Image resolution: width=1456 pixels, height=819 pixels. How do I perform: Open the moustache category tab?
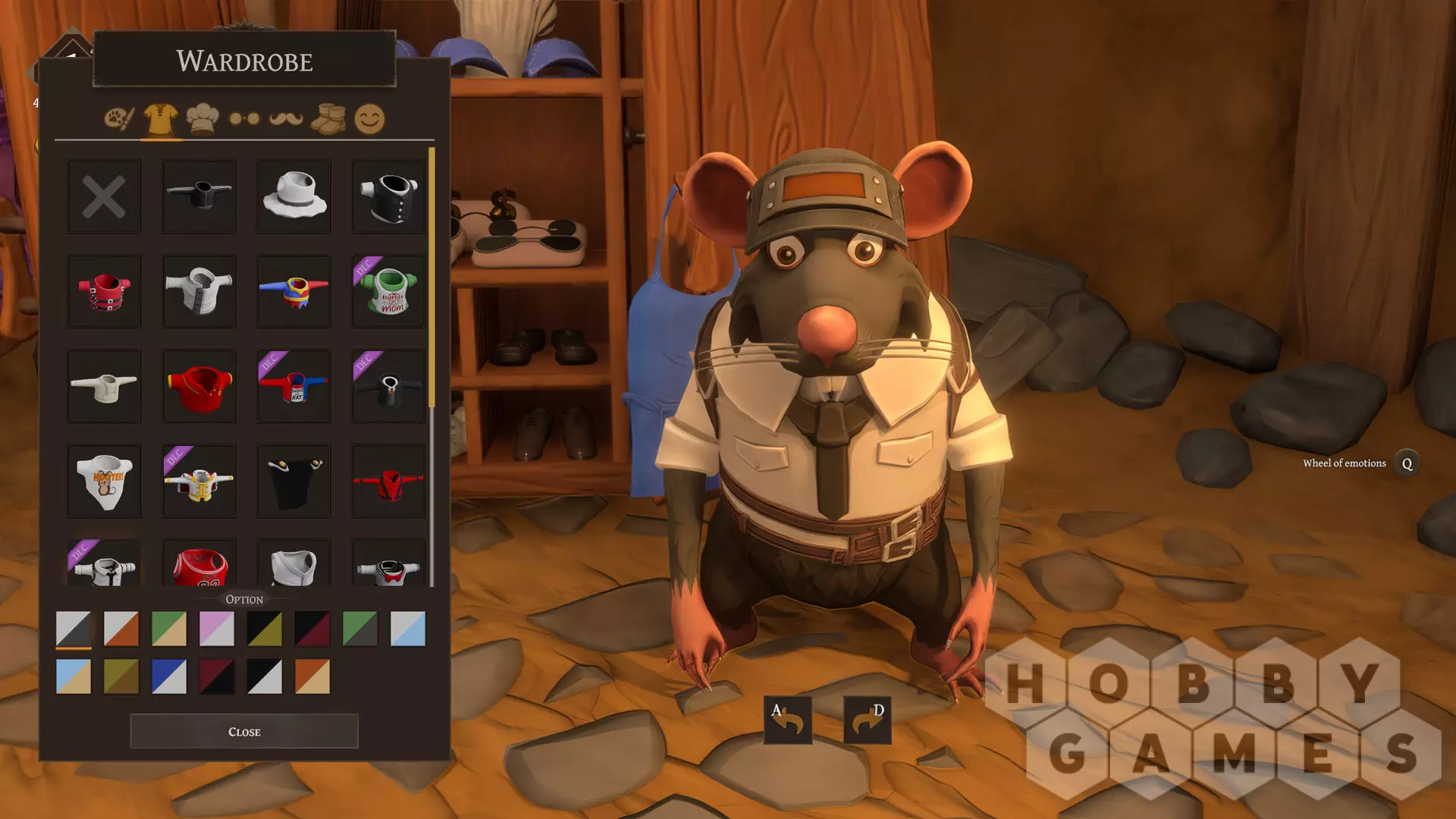(286, 119)
